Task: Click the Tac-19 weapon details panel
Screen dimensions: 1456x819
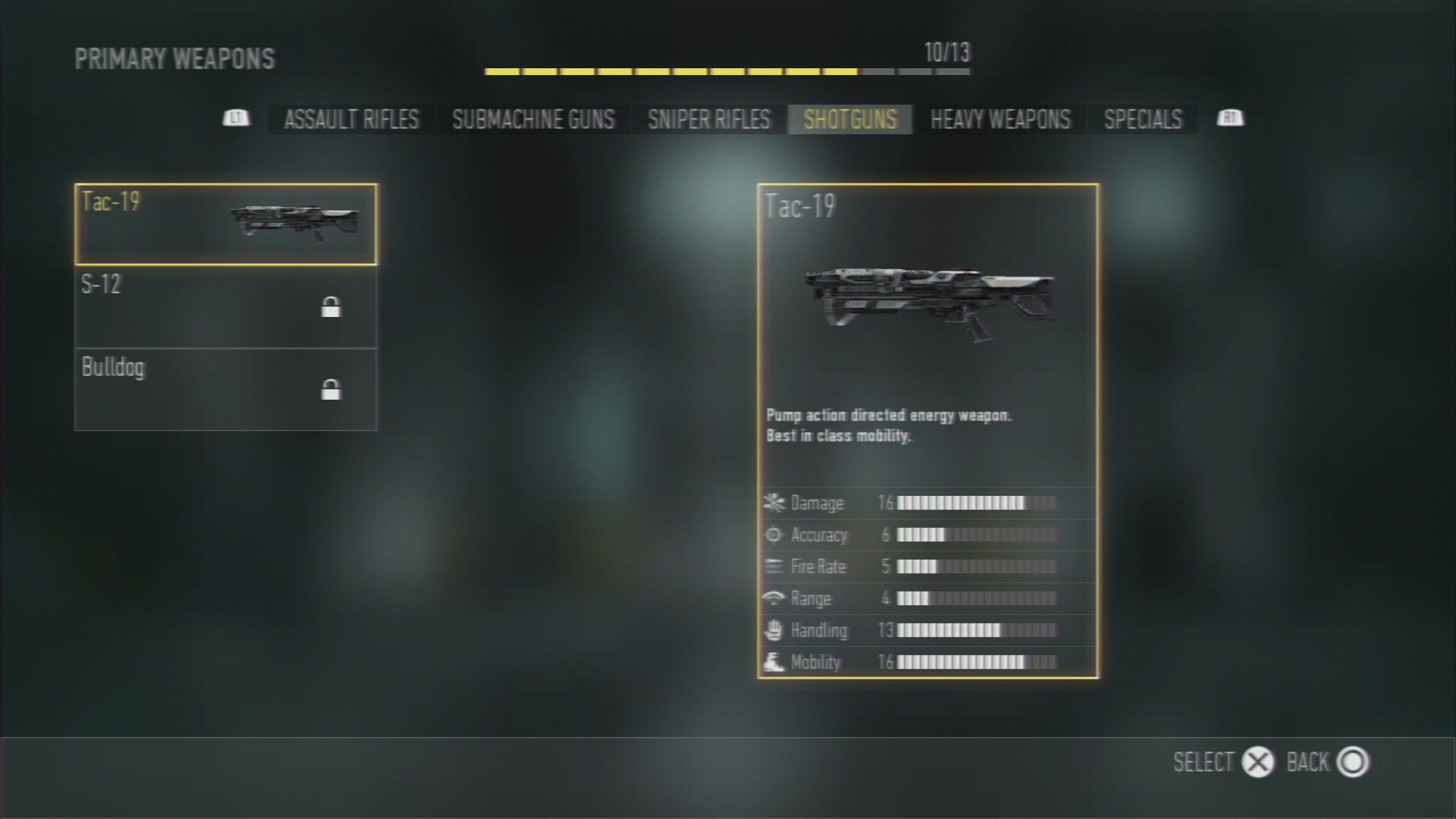Action: tap(927, 430)
